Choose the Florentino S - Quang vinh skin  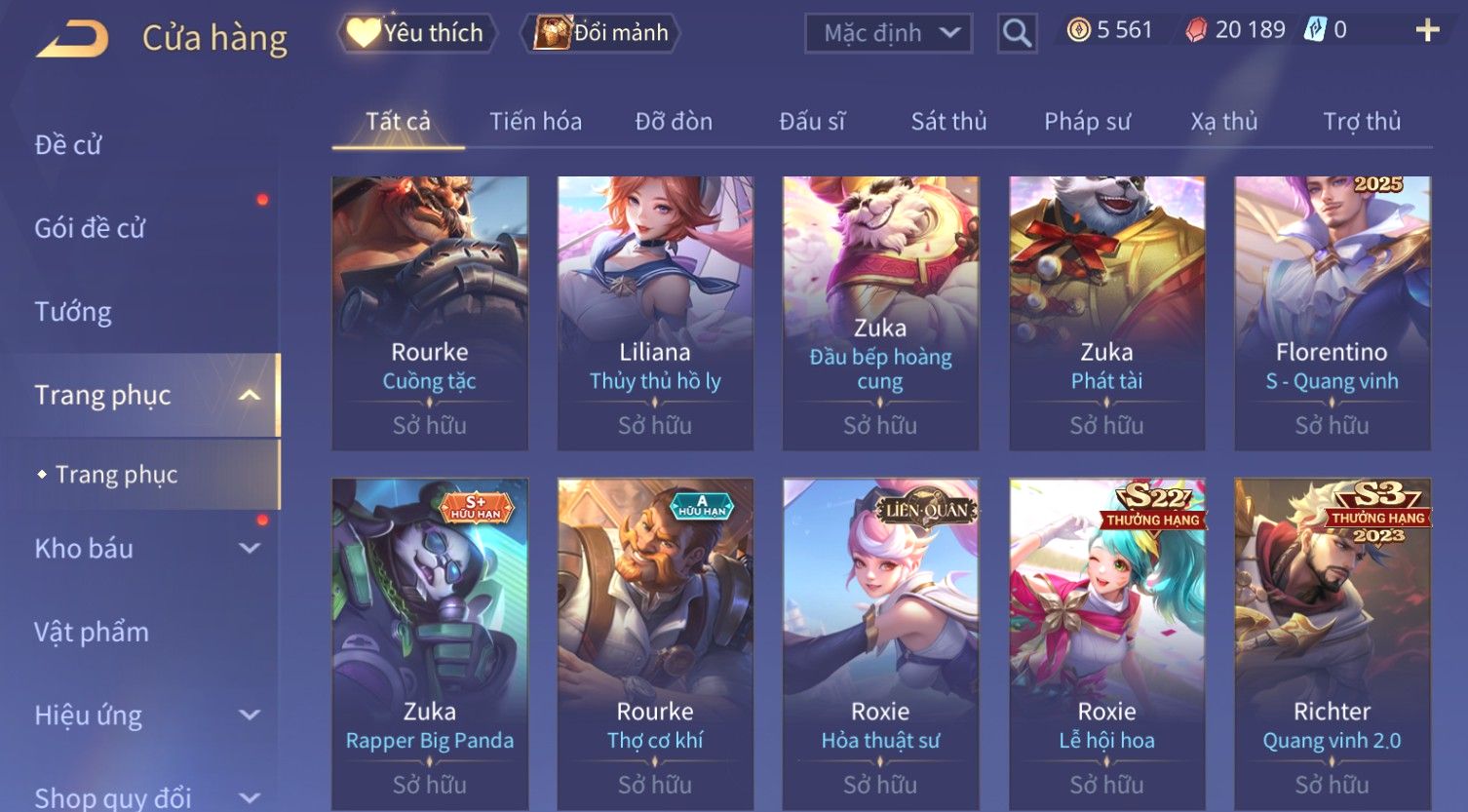coord(1332,312)
